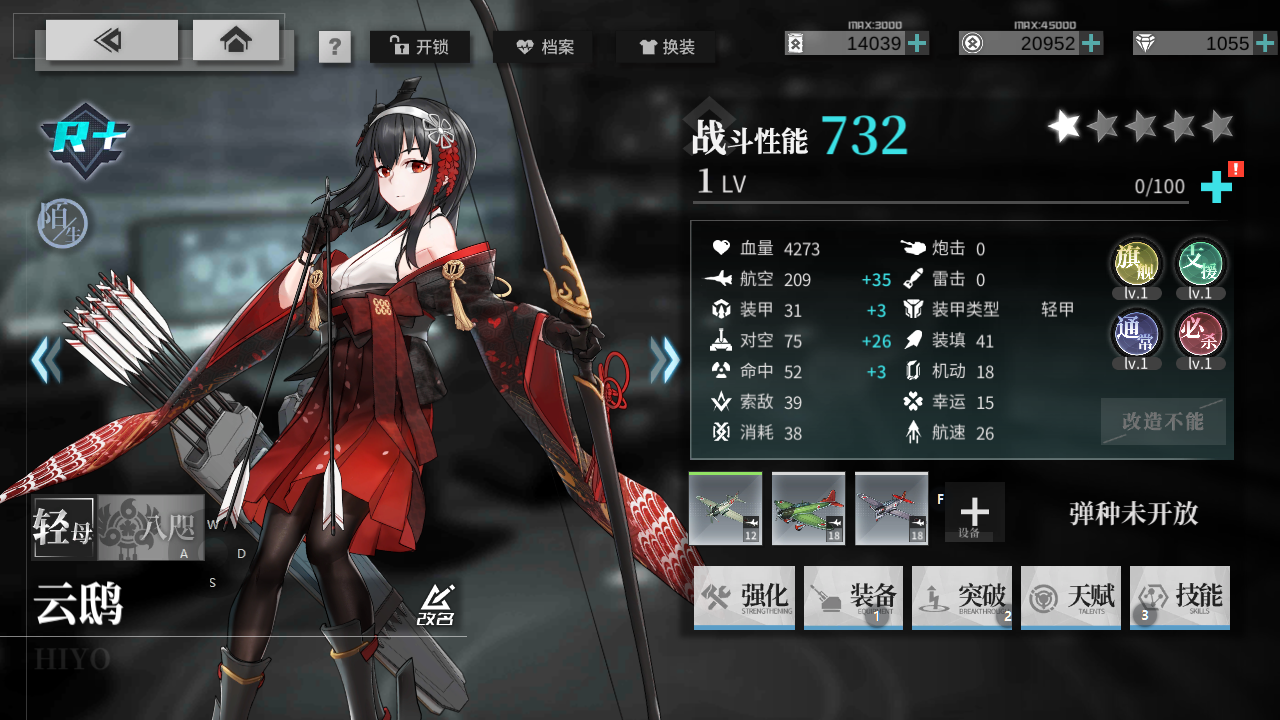Open the 强化 strengthening menu
1280x720 pixels.
click(x=744, y=598)
